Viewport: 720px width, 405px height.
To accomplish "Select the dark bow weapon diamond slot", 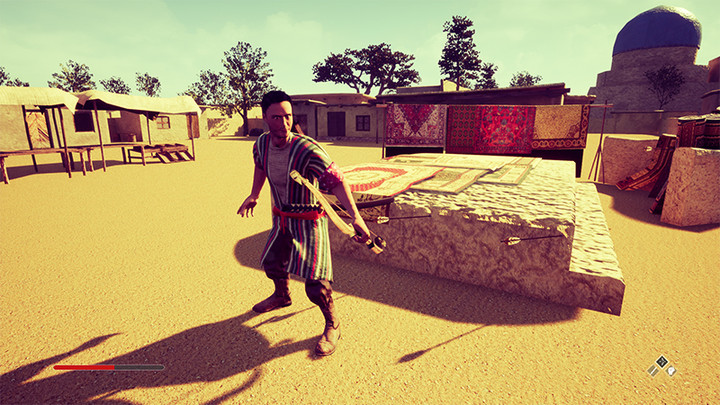I will pyautogui.click(x=661, y=361).
